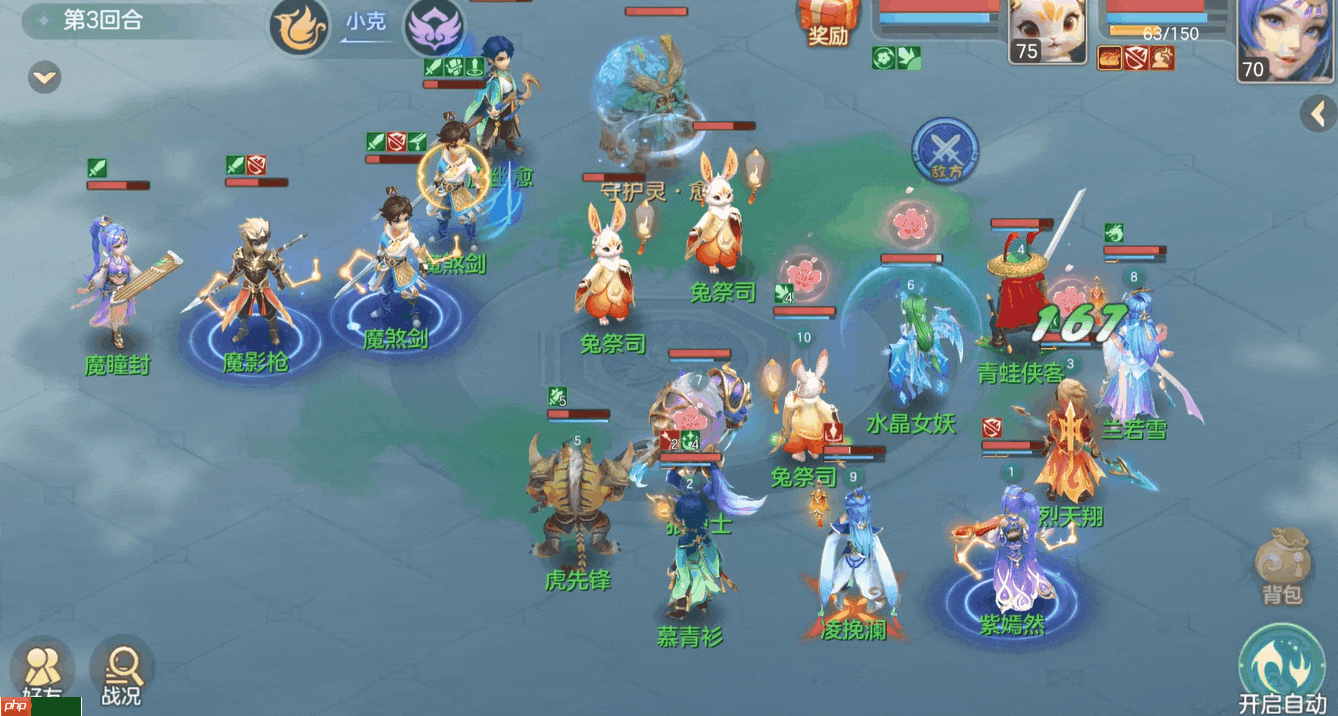Open the 好友 friends list
Screen dimensions: 1338x716
pyautogui.click(x=42, y=670)
